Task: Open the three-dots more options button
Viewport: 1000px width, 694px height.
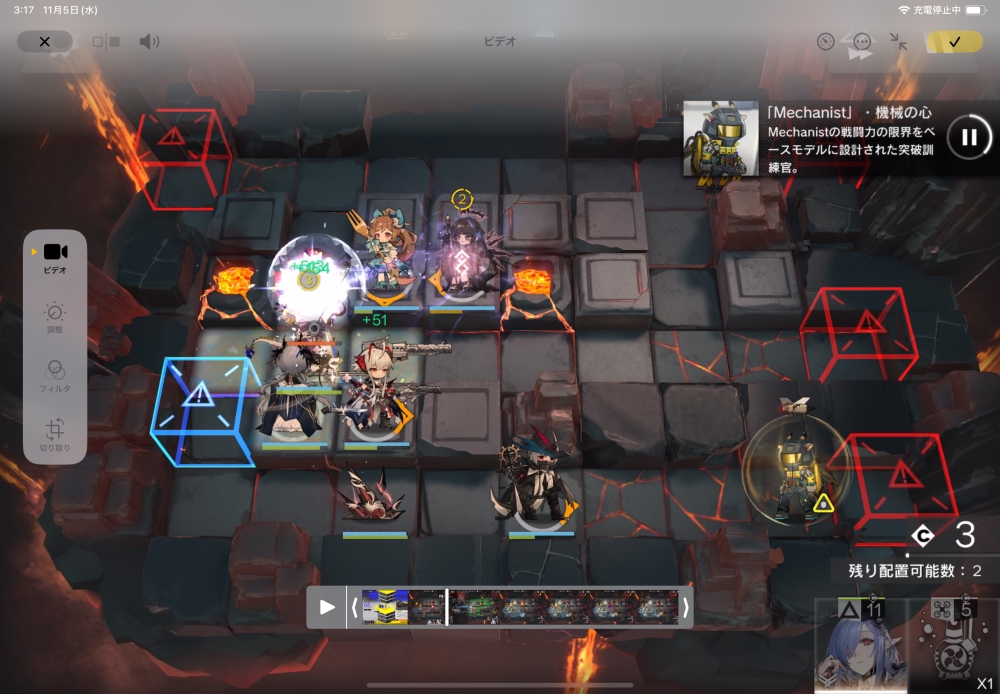Action: coord(862,42)
